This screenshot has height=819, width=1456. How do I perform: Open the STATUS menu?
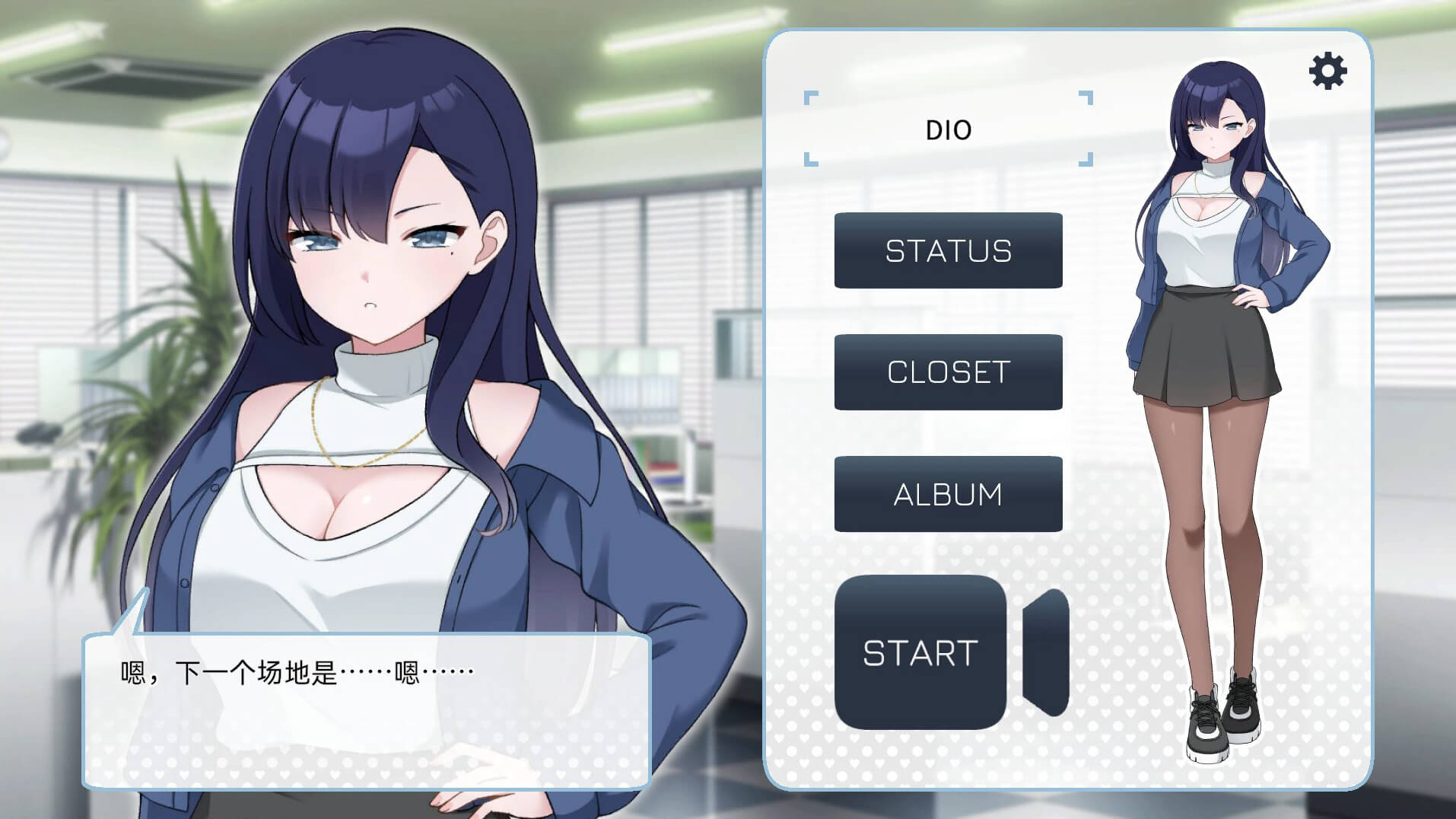pyautogui.click(x=948, y=250)
